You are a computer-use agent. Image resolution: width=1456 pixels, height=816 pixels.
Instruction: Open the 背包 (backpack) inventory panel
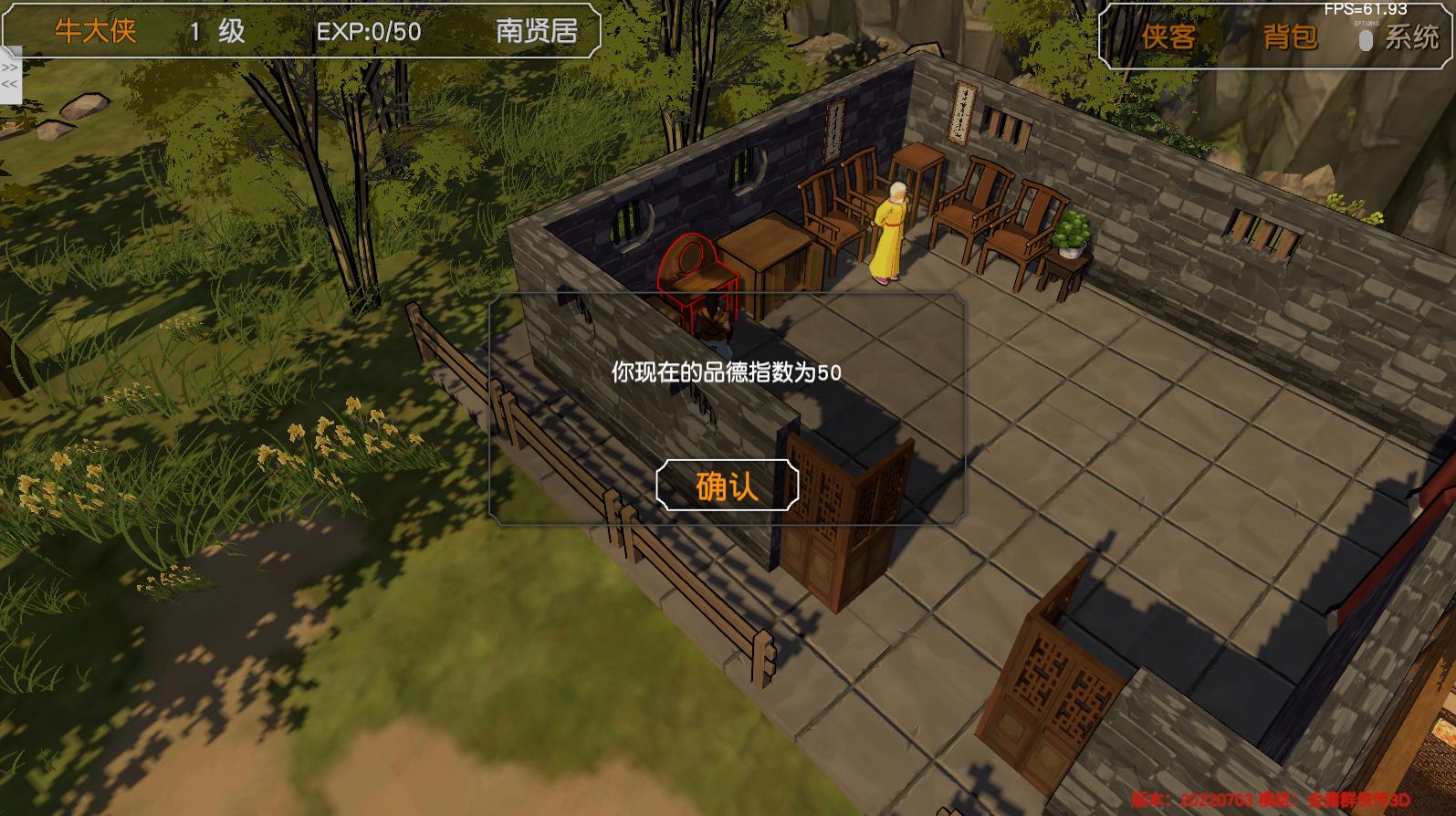pyautogui.click(x=1288, y=39)
